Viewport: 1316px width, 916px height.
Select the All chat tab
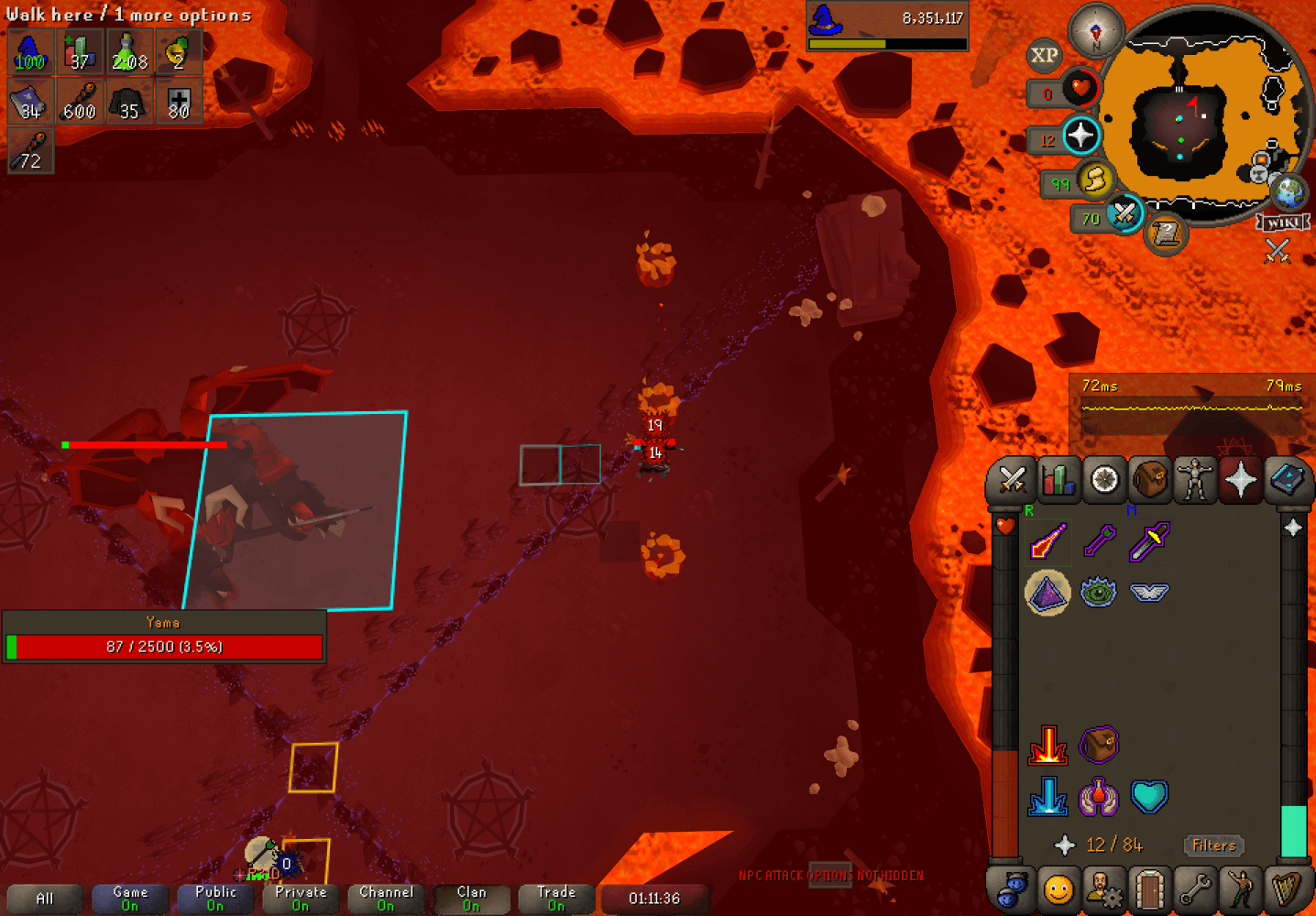(44, 898)
